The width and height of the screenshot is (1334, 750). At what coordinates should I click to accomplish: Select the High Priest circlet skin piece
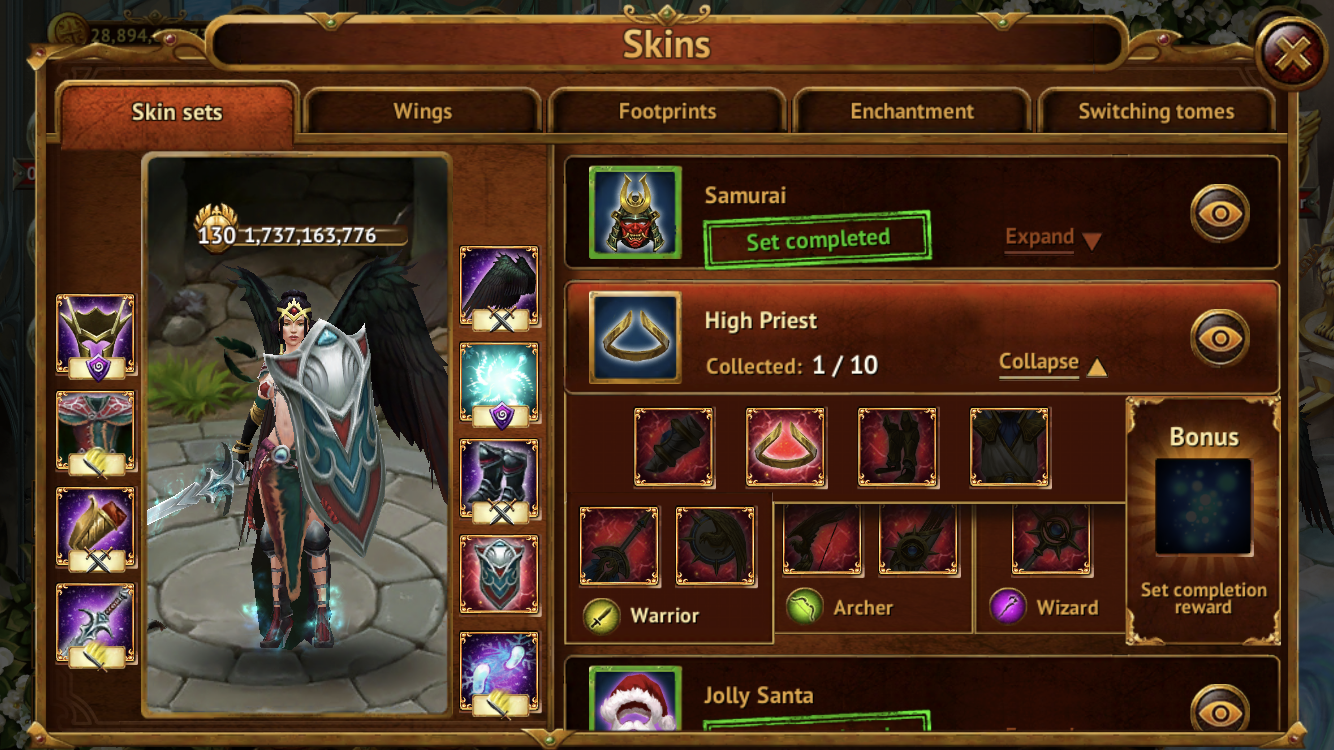click(786, 447)
